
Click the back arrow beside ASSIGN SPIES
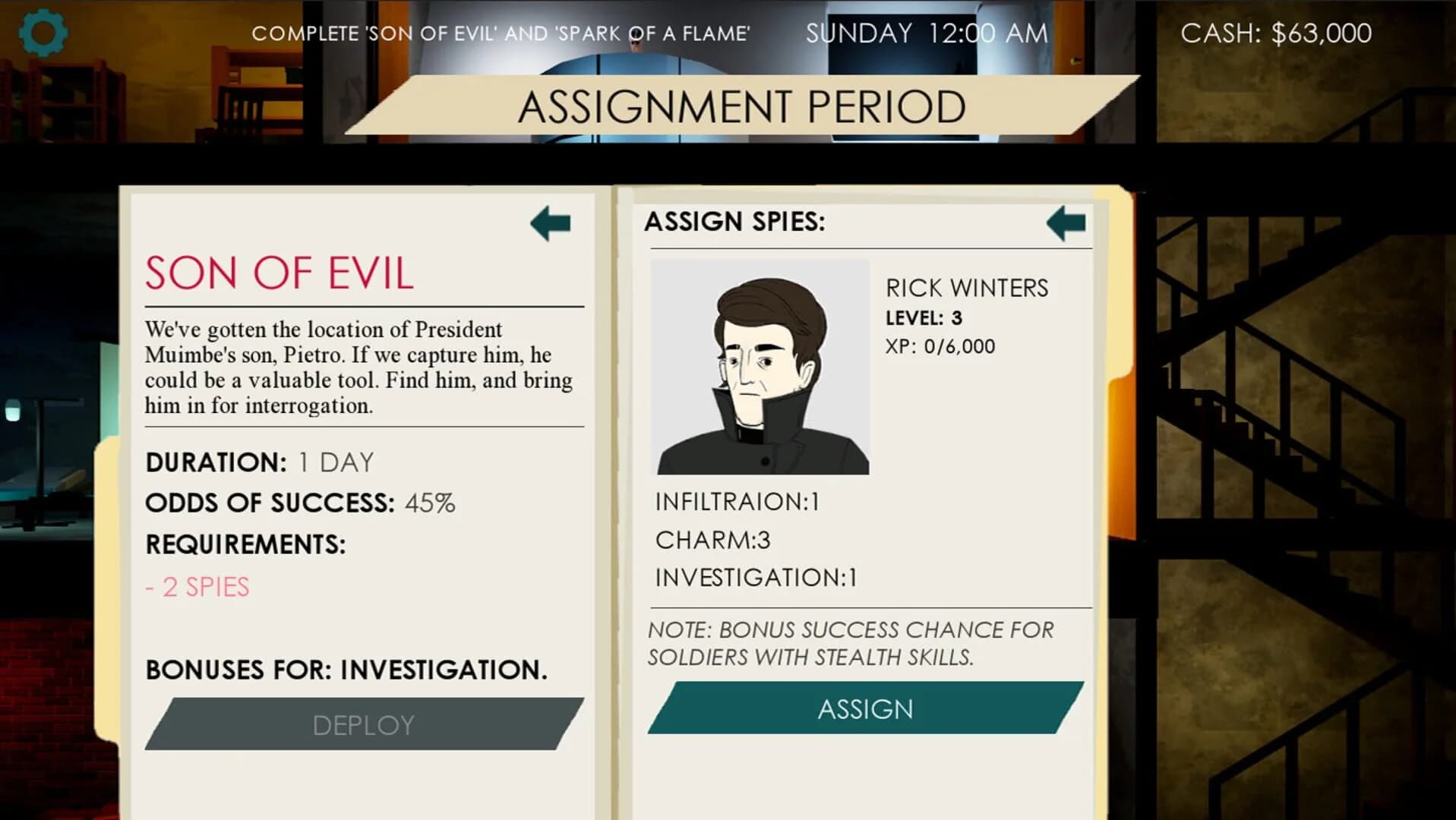click(x=1066, y=222)
